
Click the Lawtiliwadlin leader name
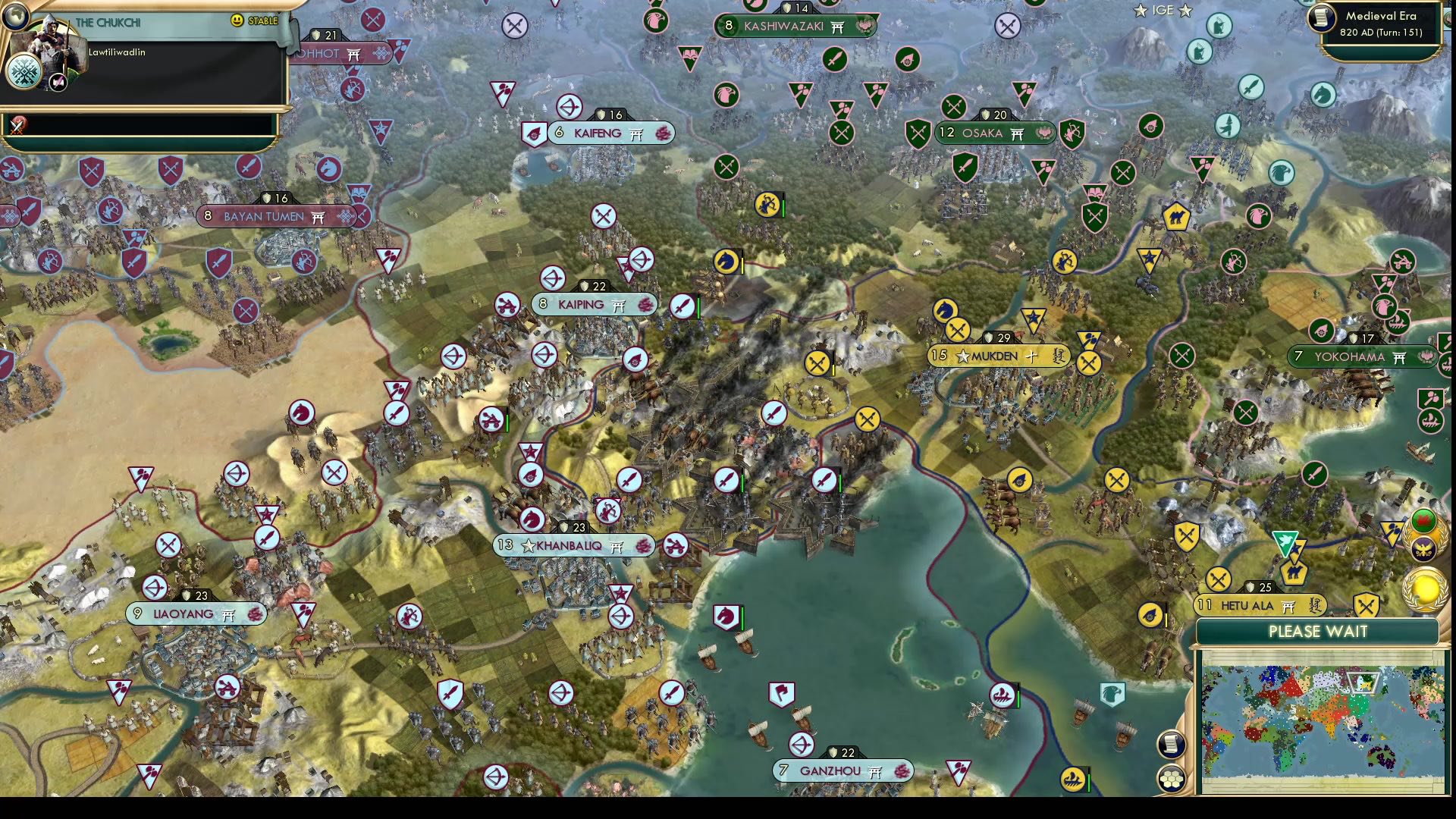pos(117,52)
